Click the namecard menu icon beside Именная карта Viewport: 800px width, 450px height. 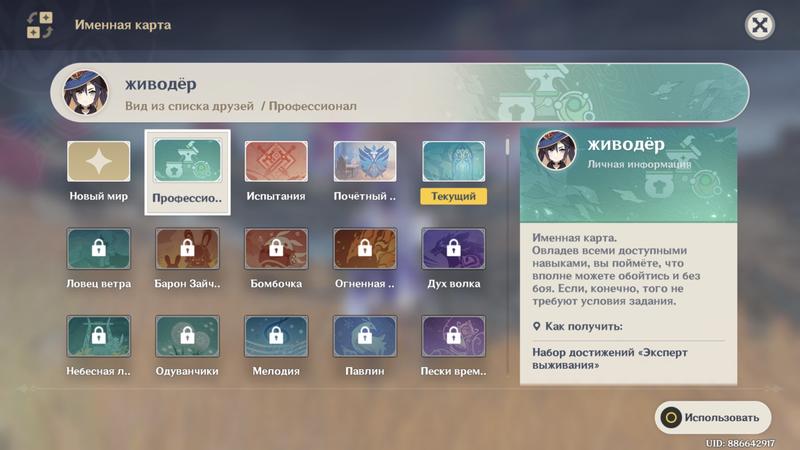(x=40, y=26)
